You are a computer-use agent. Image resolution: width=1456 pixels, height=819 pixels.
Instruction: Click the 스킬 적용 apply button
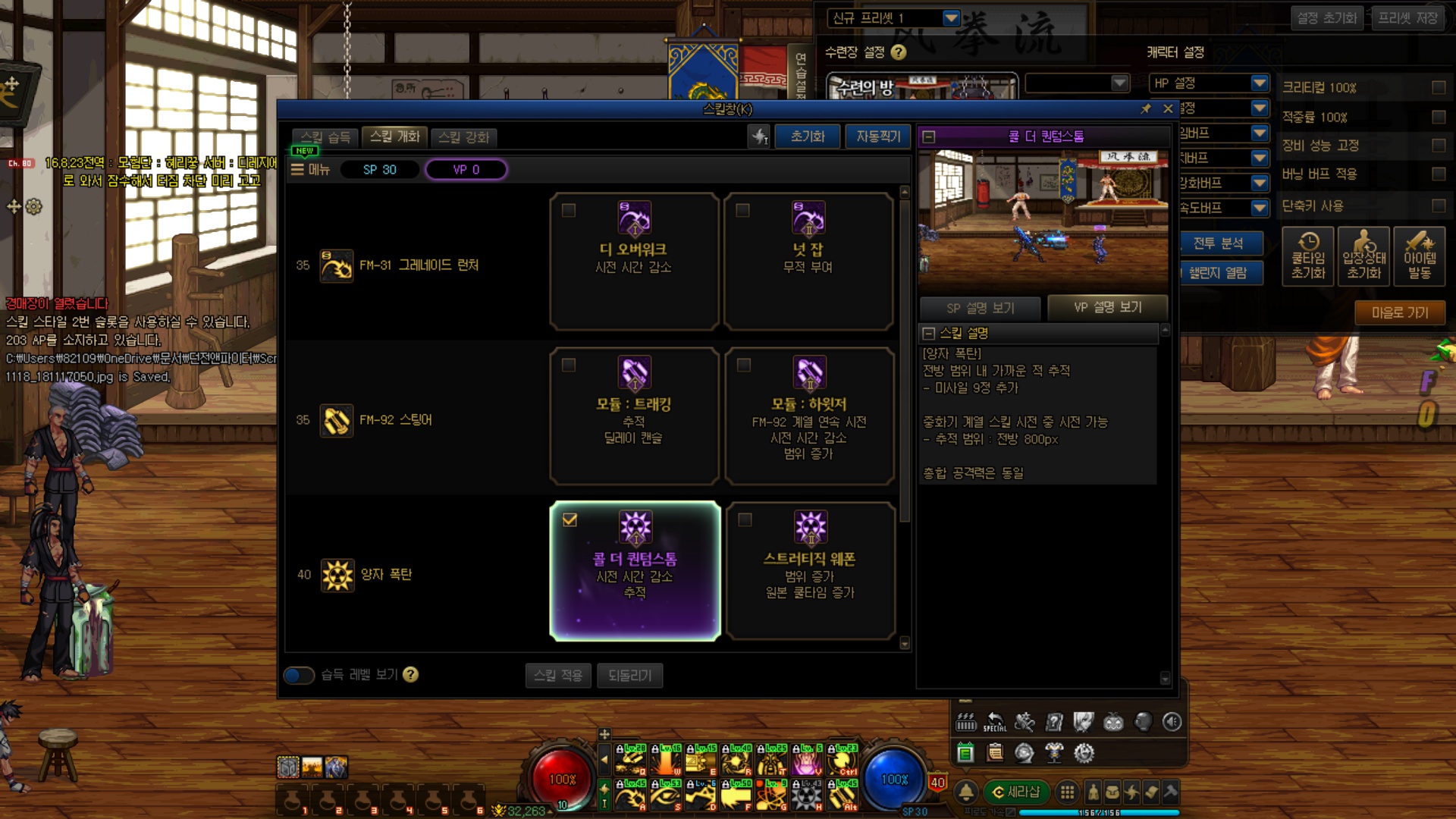point(558,675)
